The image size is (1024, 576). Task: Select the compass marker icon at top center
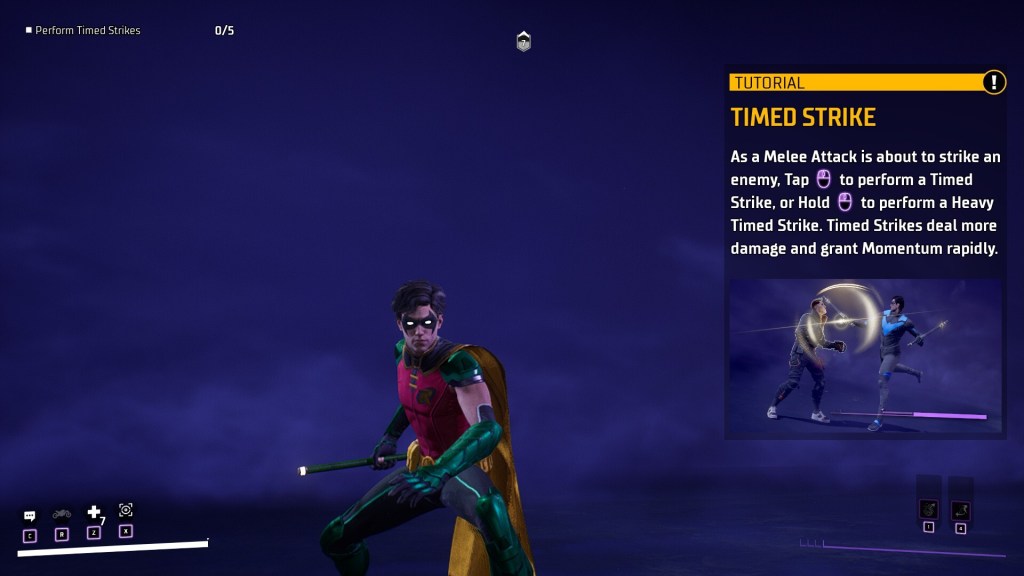pos(523,41)
